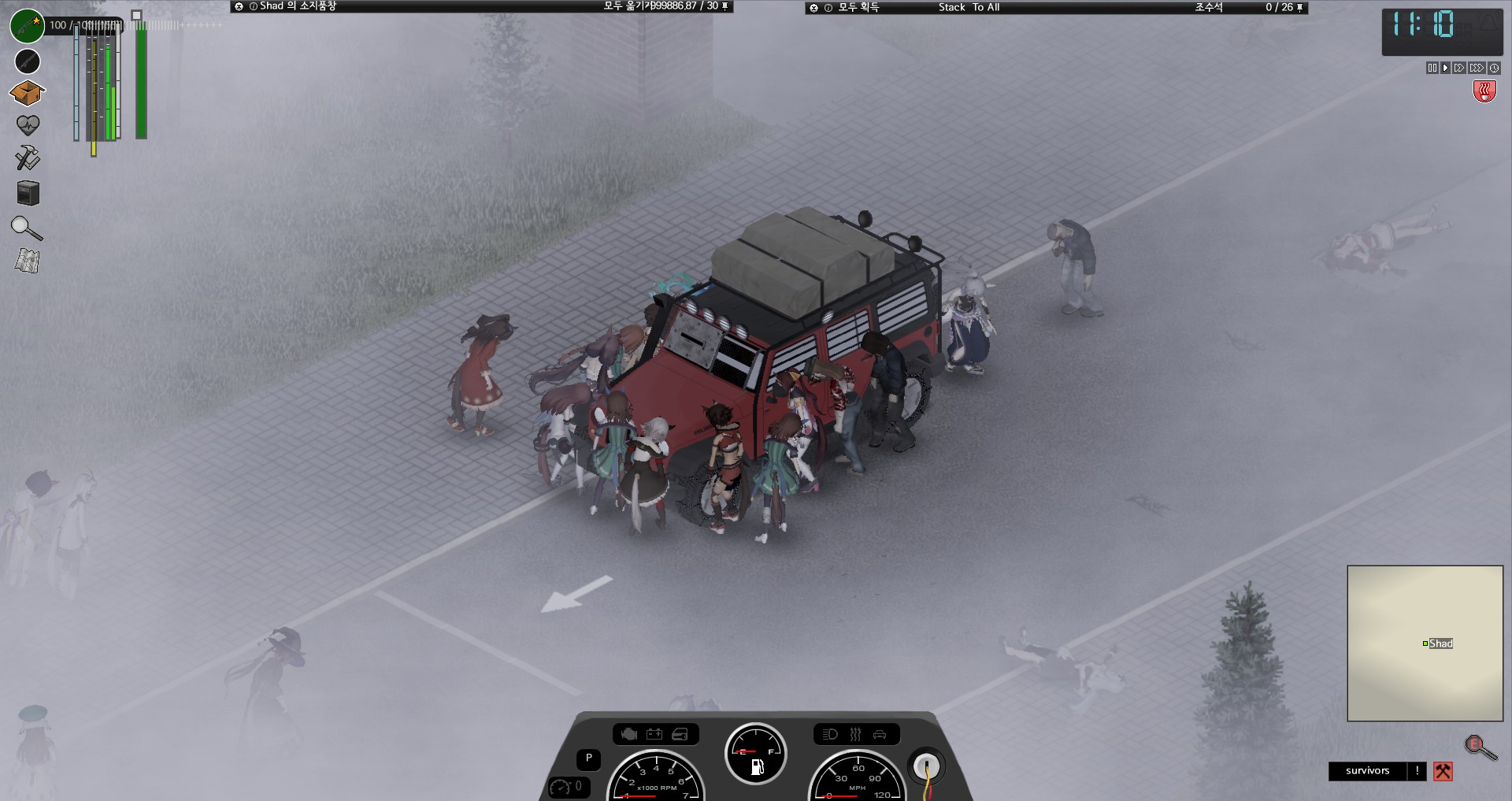The image size is (1512, 801).
Task: Click the clock wait speed button
Action: [1494, 69]
